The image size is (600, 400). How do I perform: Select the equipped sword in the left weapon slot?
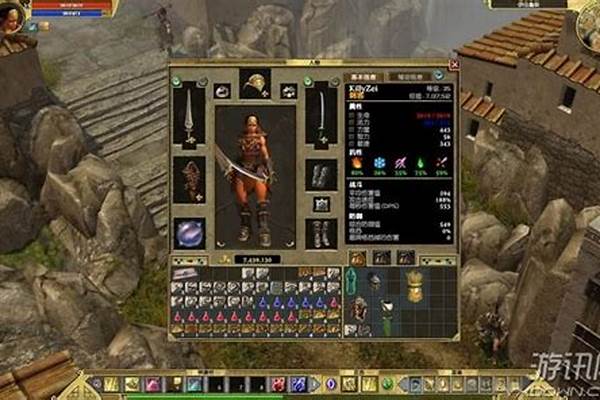point(189,114)
